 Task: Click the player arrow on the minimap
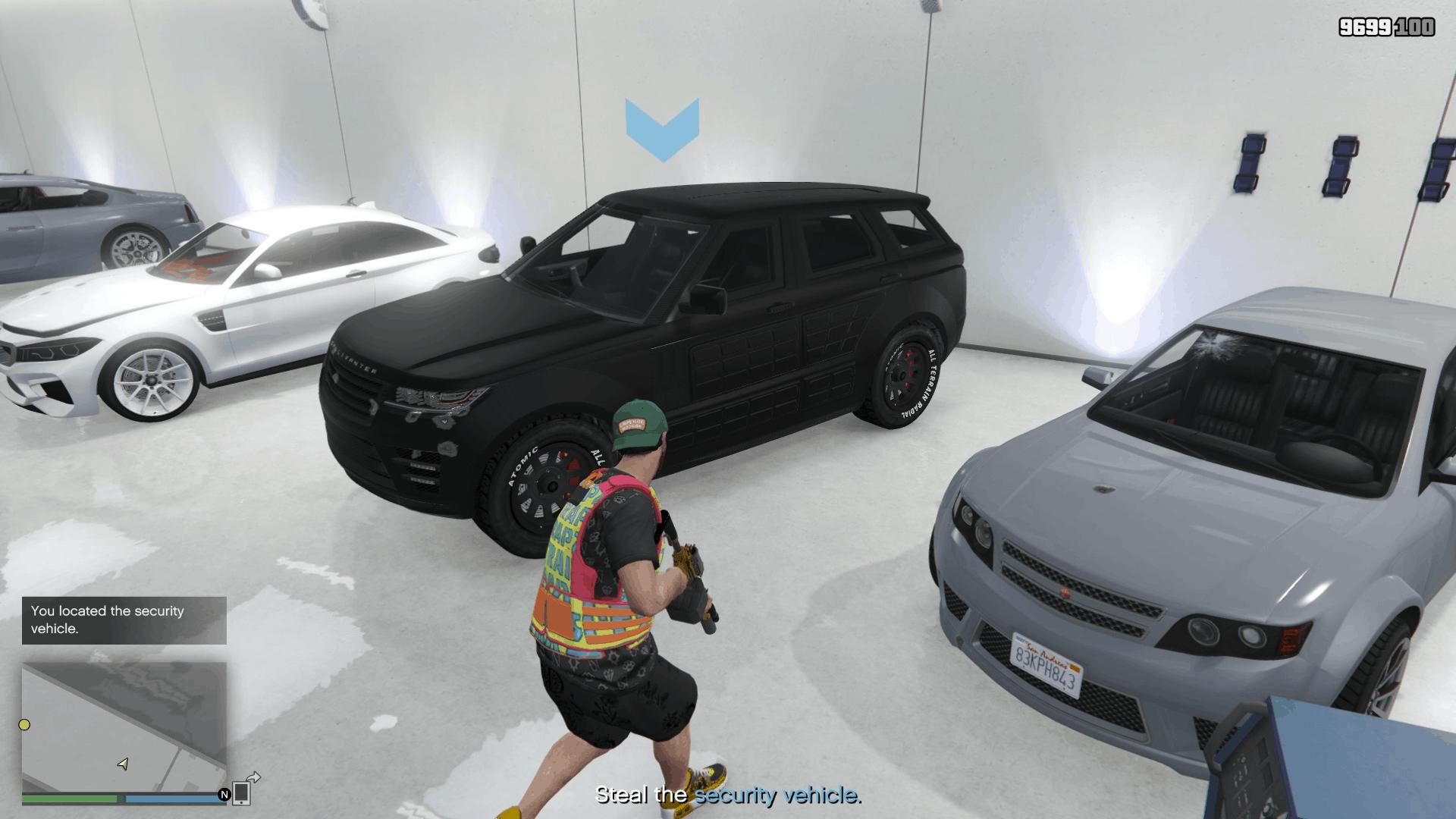tap(123, 764)
